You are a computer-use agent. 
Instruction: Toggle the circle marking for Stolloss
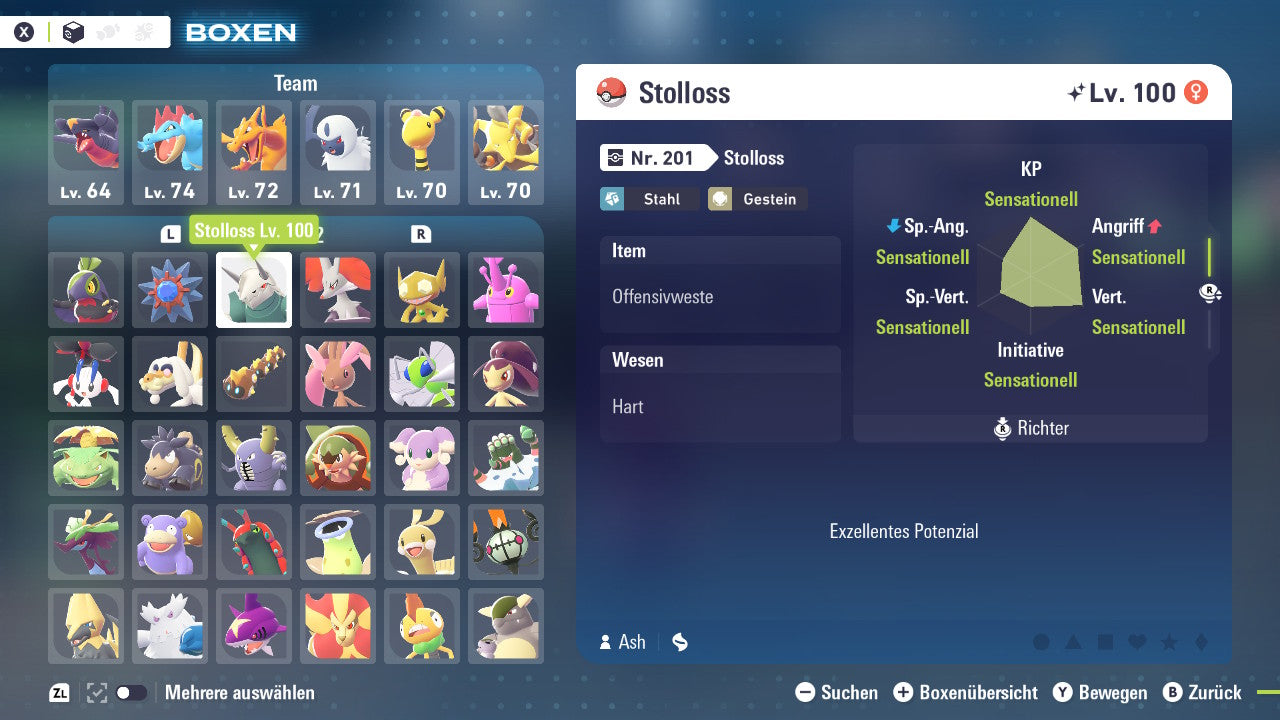[x=1041, y=641]
